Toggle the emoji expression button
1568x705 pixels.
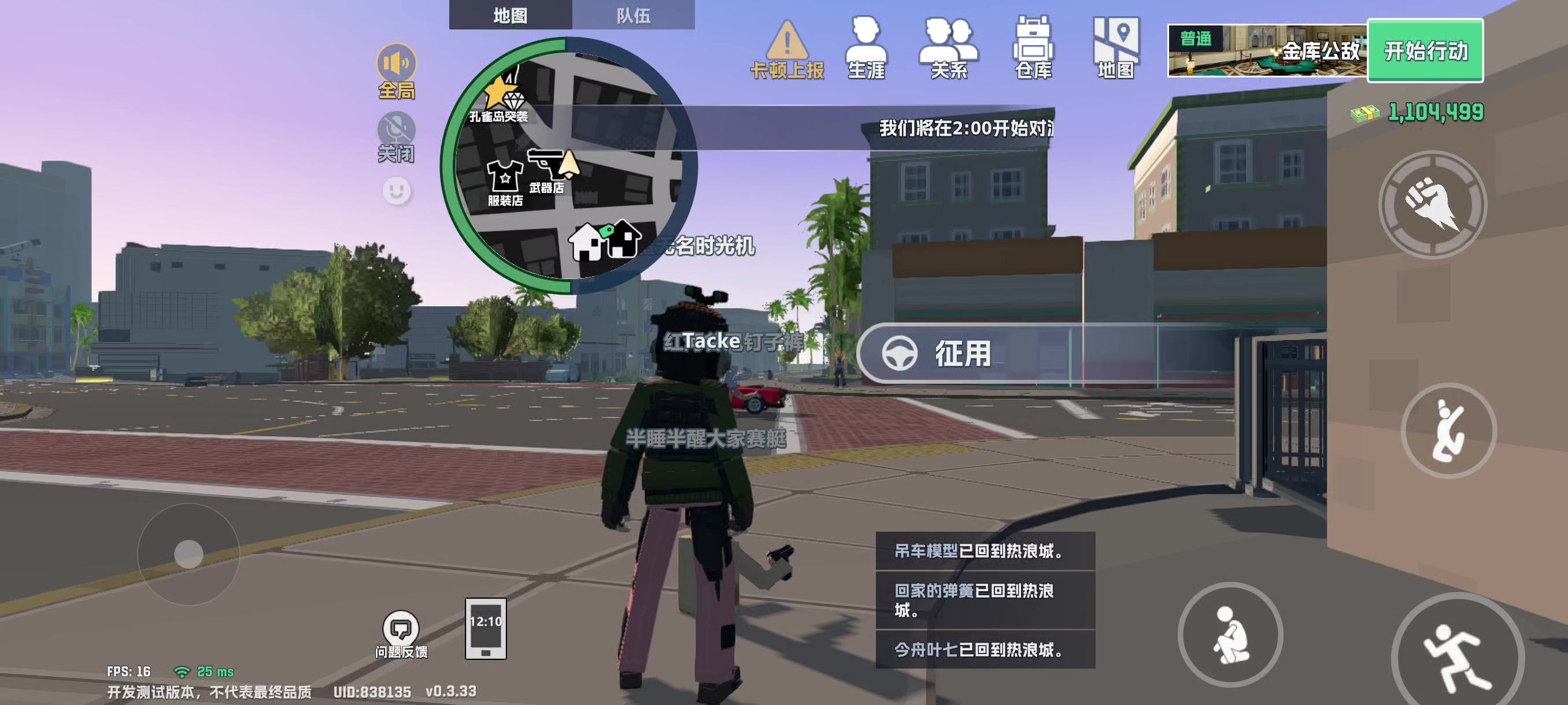coord(396,189)
